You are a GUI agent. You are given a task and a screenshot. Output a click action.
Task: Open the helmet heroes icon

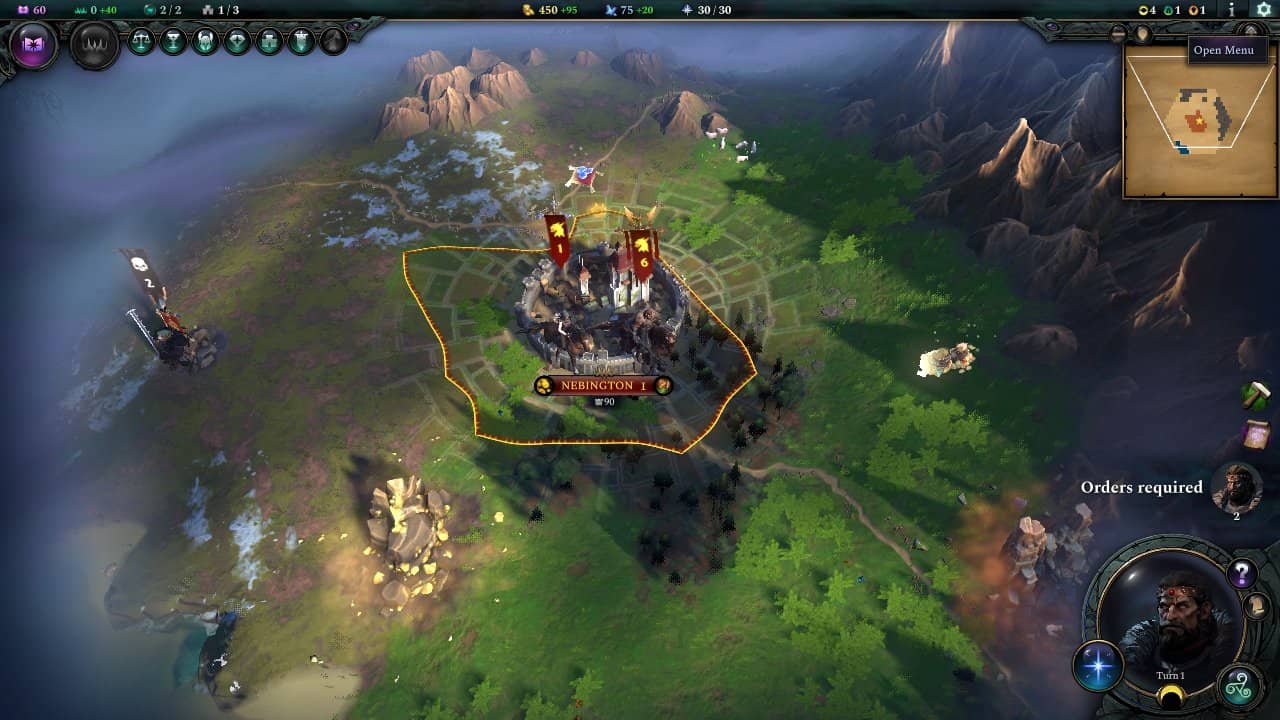pos(206,41)
